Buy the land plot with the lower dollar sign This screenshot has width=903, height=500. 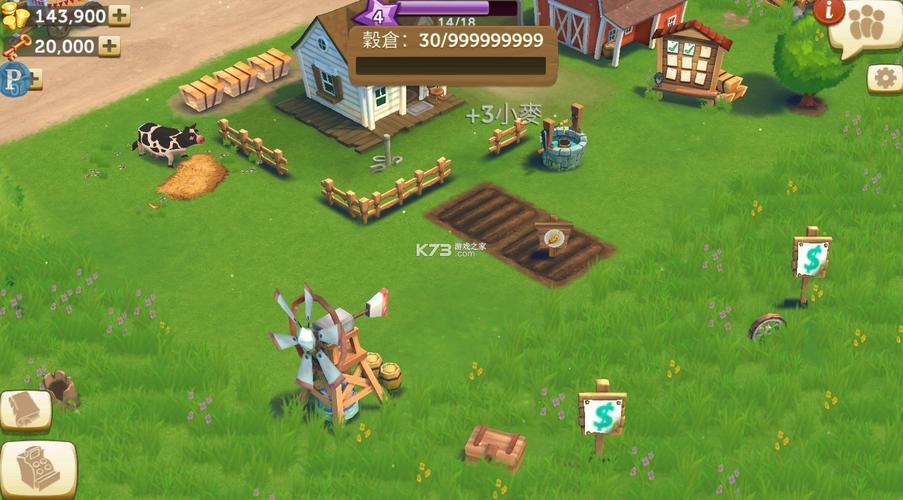[602, 414]
